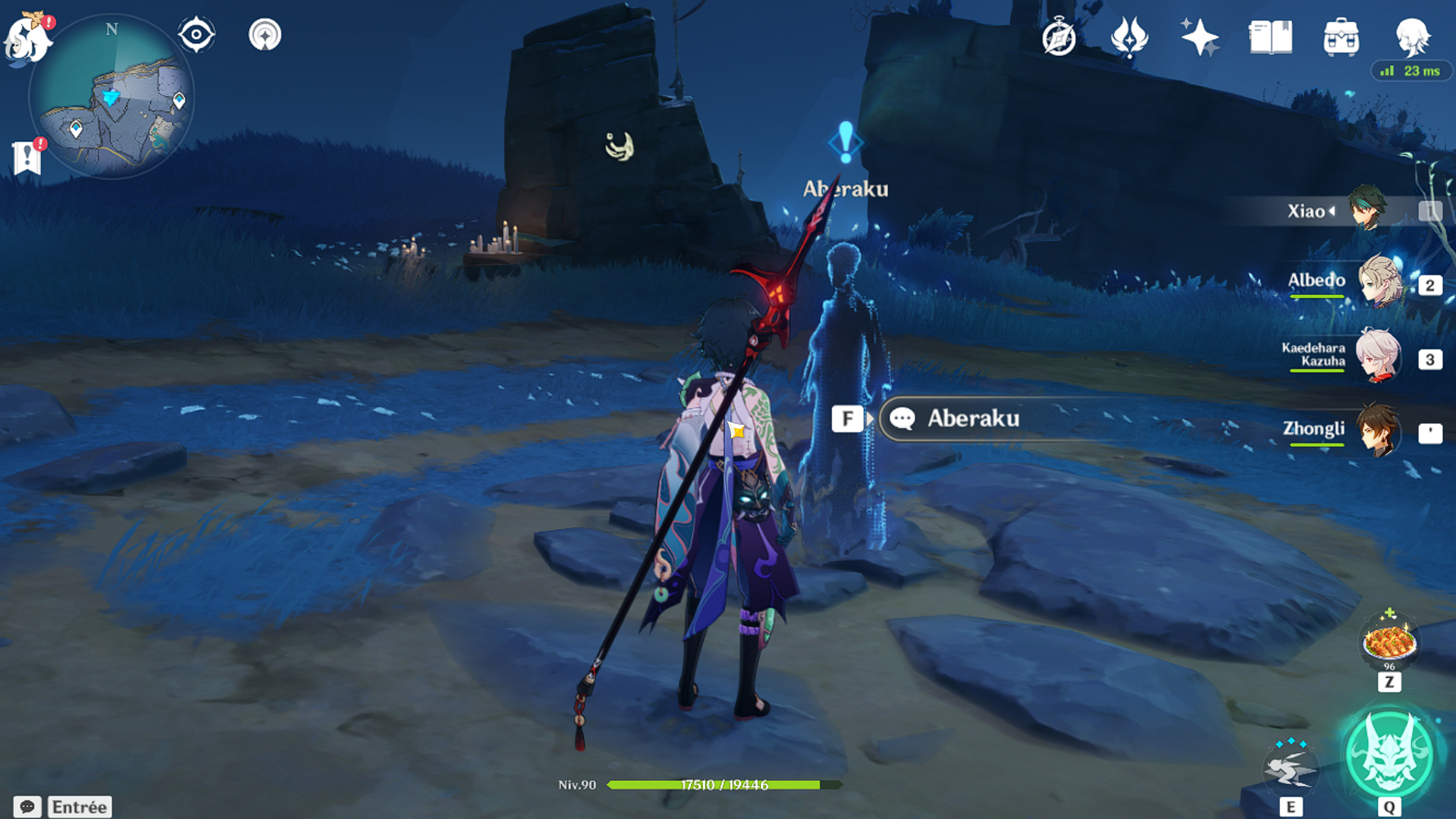This screenshot has width=1456, height=819.
Task: Open the events compass icon
Action: (1059, 37)
